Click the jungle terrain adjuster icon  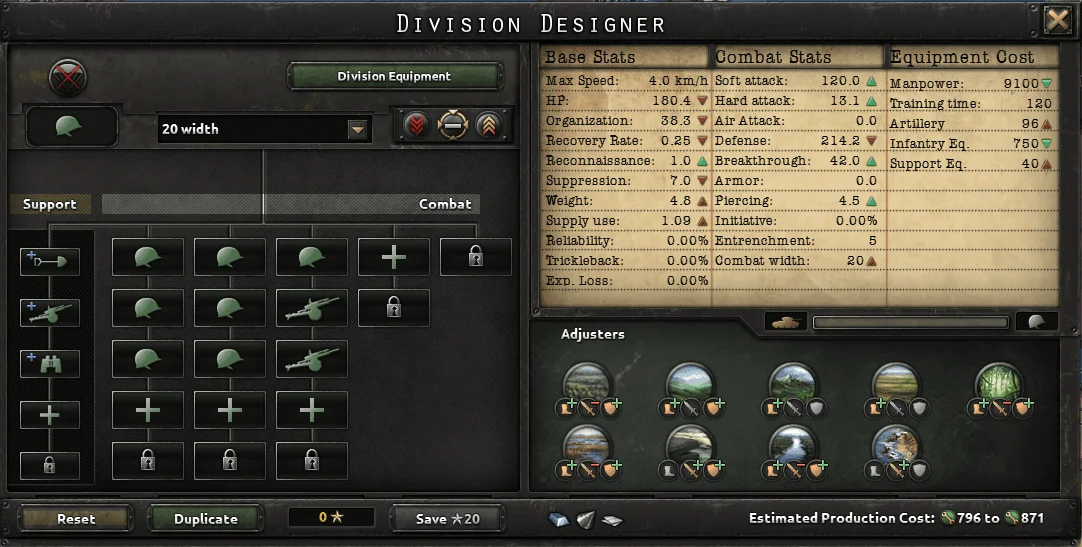click(998, 382)
